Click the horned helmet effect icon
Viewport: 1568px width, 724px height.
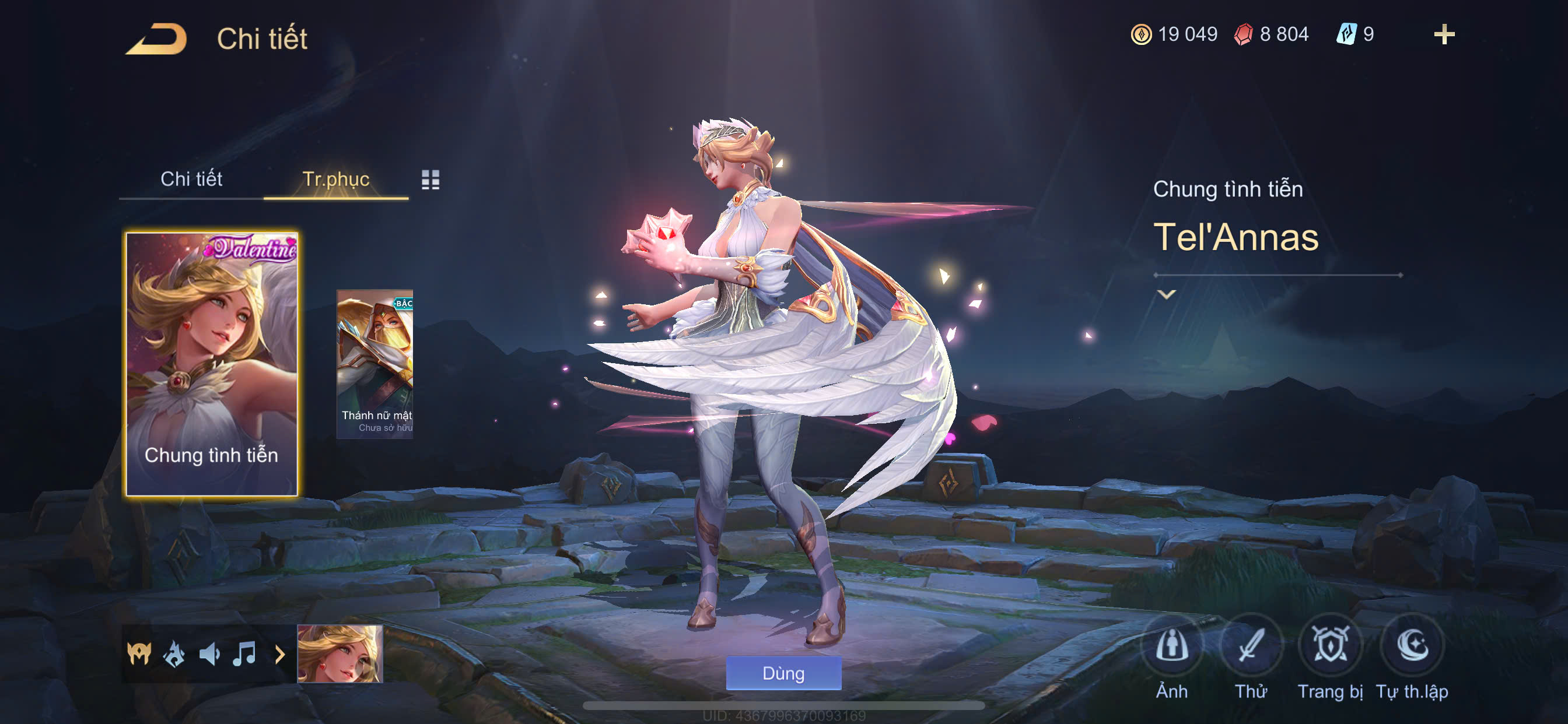coord(139,654)
